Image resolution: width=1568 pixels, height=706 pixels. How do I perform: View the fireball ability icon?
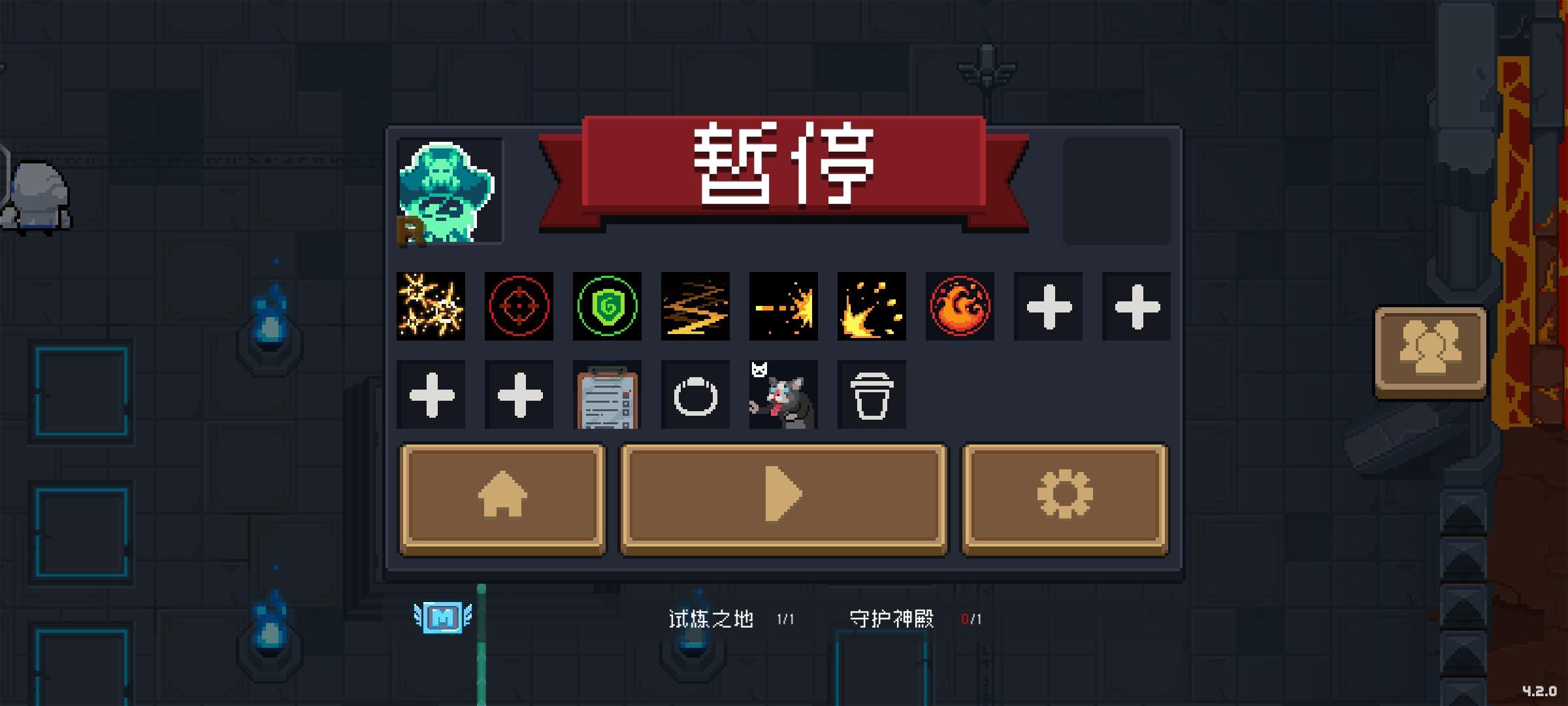(959, 307)
